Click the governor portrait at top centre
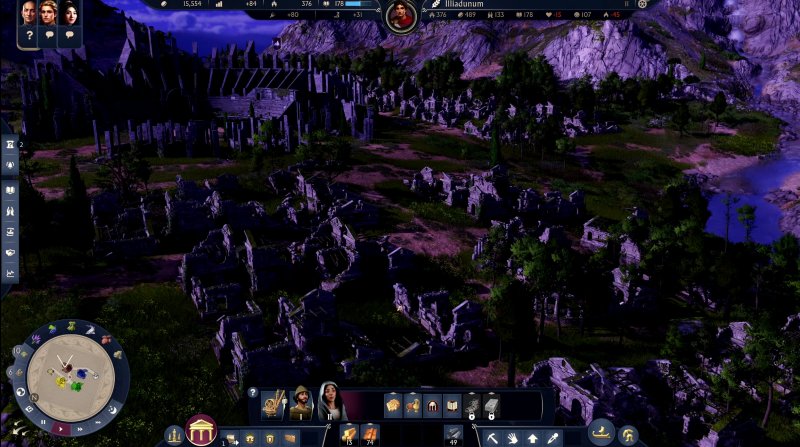Image resolution: width=800 pixels, height=447 pixels. click(400, 16)
